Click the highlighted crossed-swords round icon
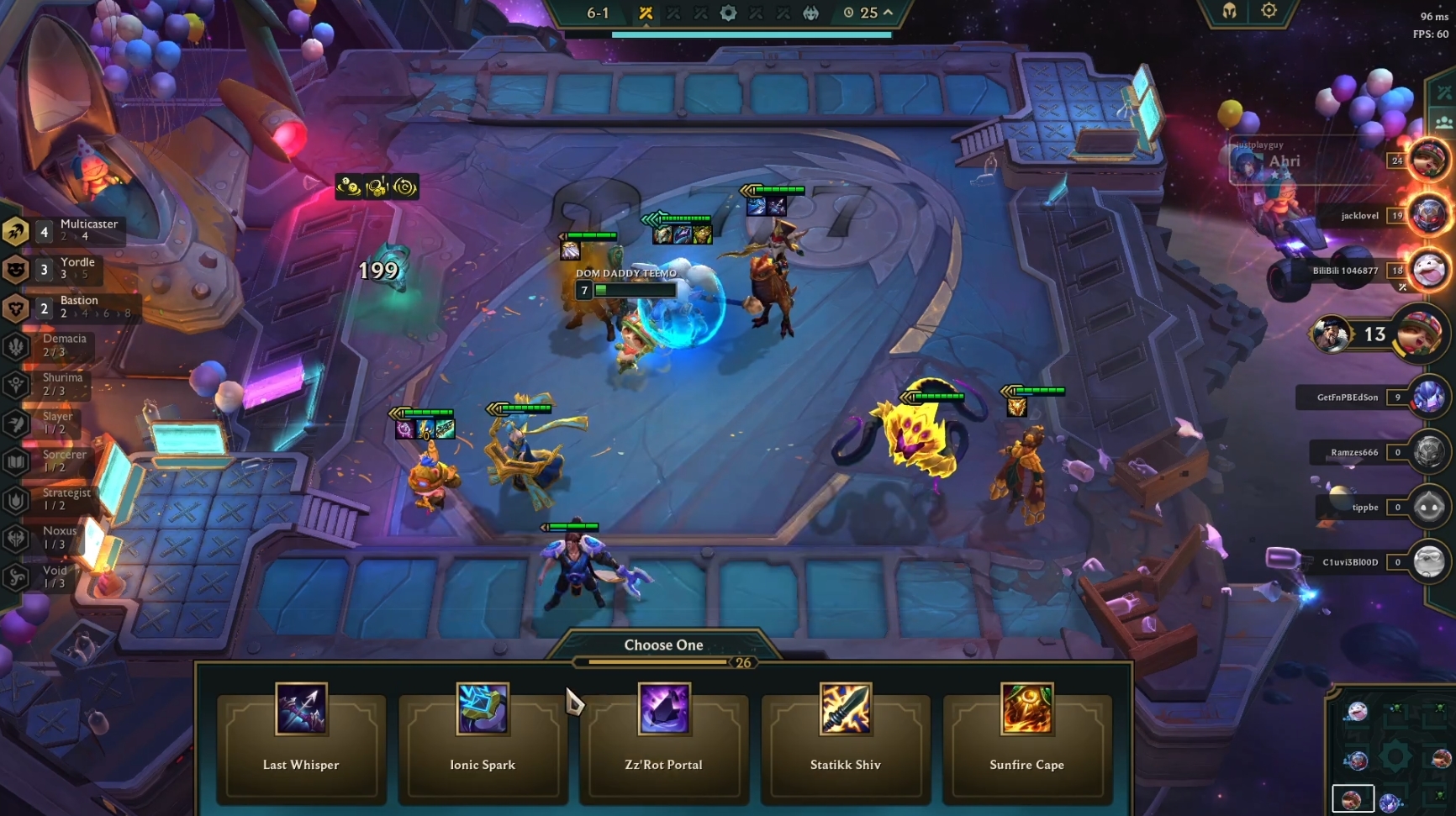This screenshot has height=816, width=1456. (645, 13)
